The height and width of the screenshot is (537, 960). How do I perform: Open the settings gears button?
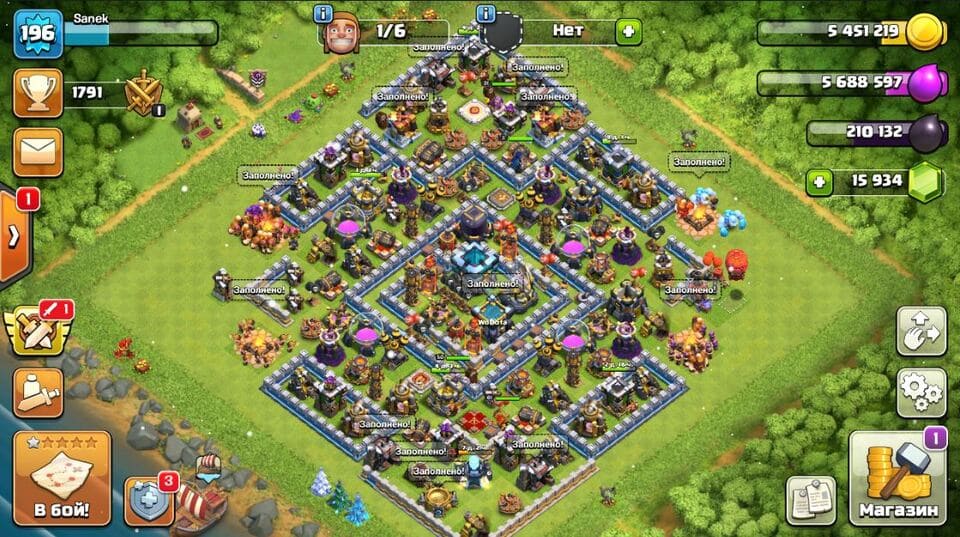(x=921, y=392)
